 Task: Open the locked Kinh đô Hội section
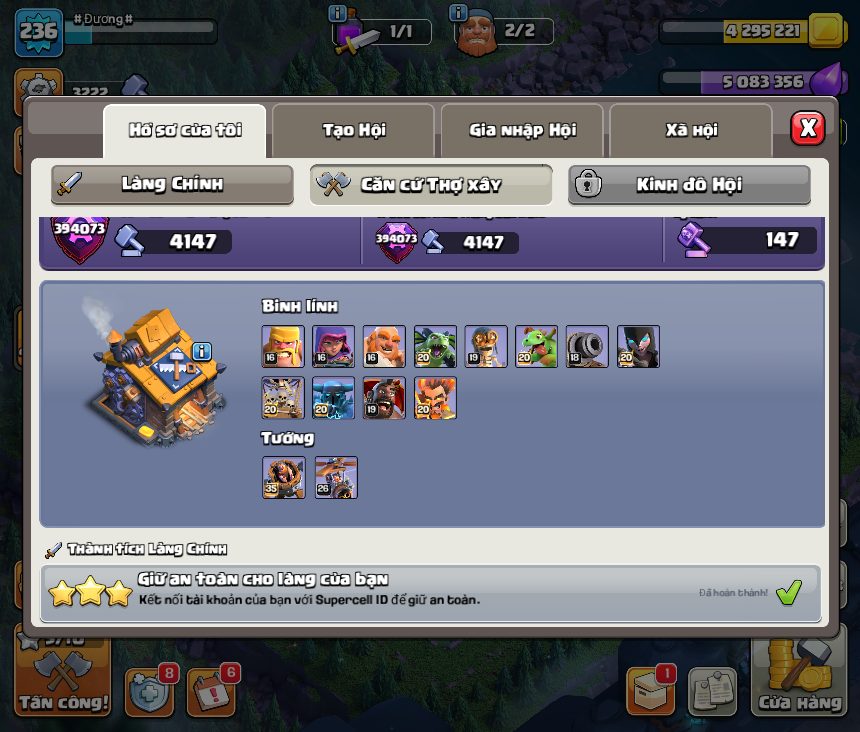pyautogui.click(x=689, y=184)
